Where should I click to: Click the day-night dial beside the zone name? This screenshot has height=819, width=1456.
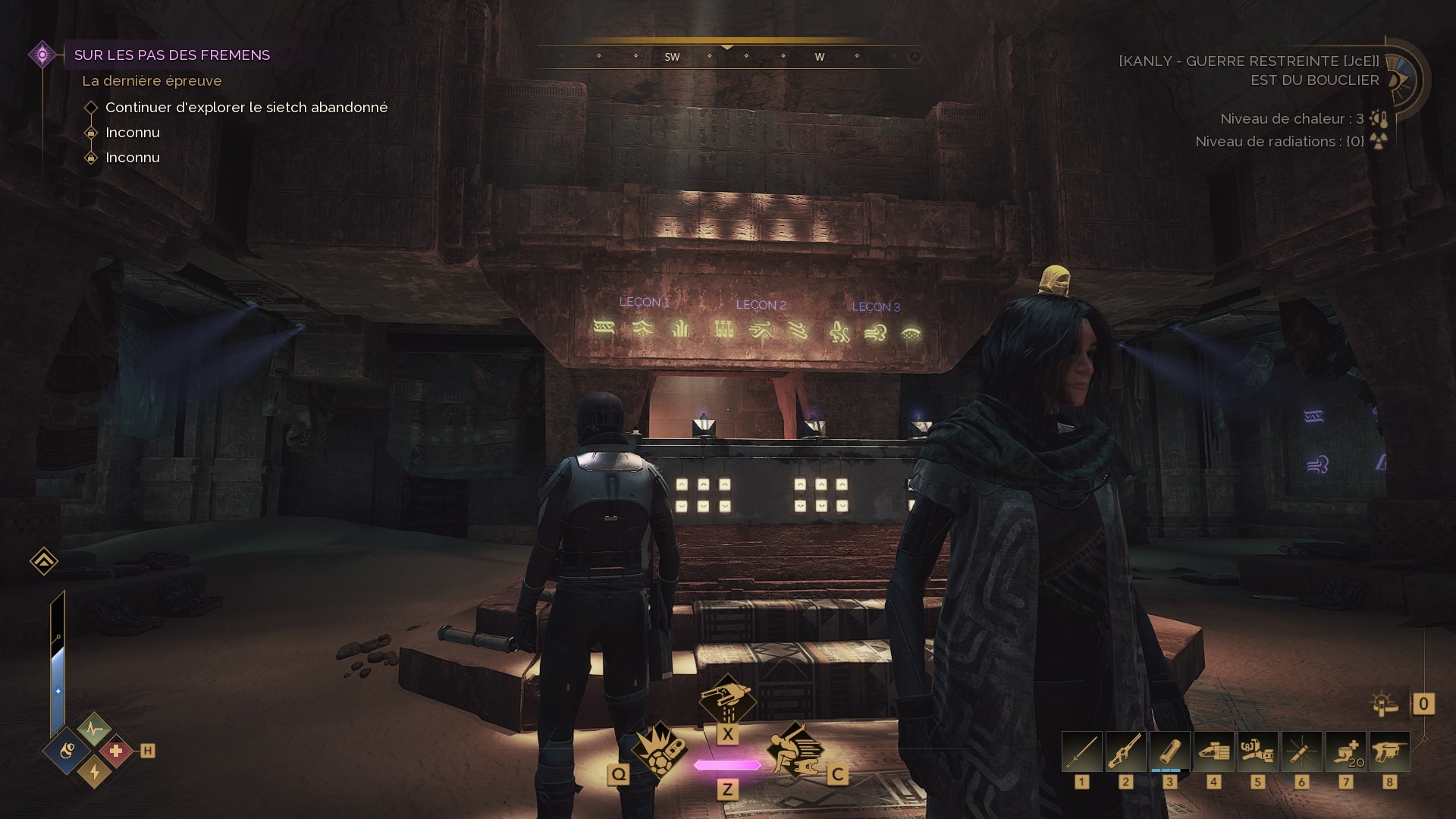pos(1403,80)
